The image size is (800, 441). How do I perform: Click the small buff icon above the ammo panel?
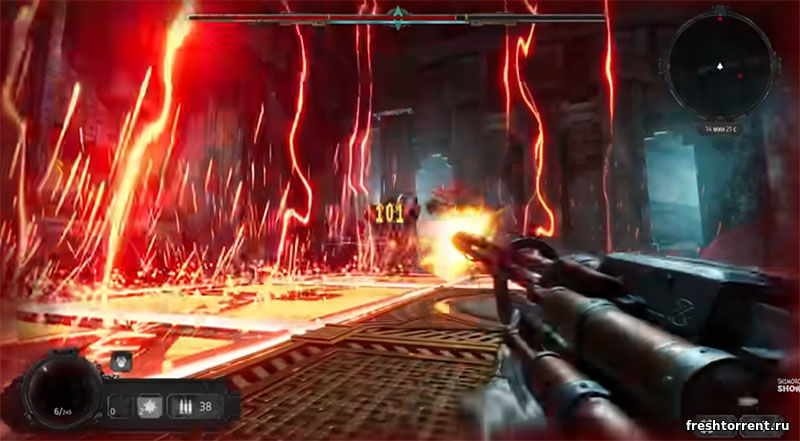[x=122, y=363]
